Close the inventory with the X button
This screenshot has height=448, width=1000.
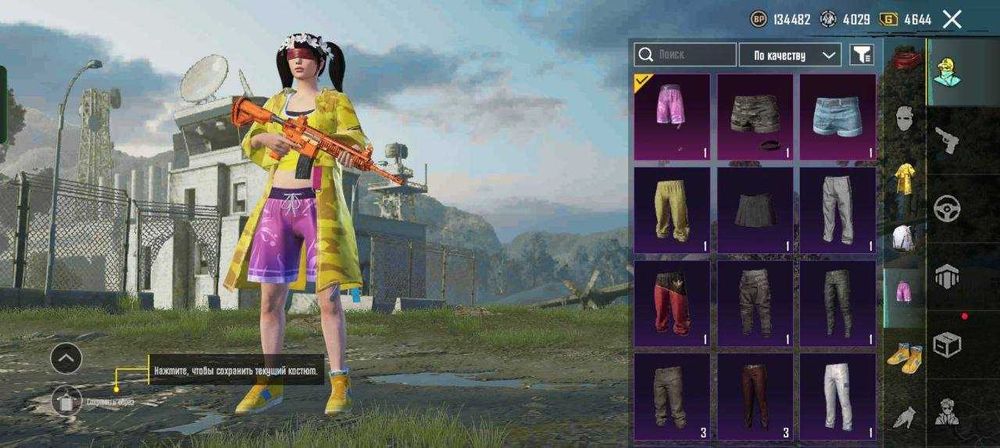point(952,19)
